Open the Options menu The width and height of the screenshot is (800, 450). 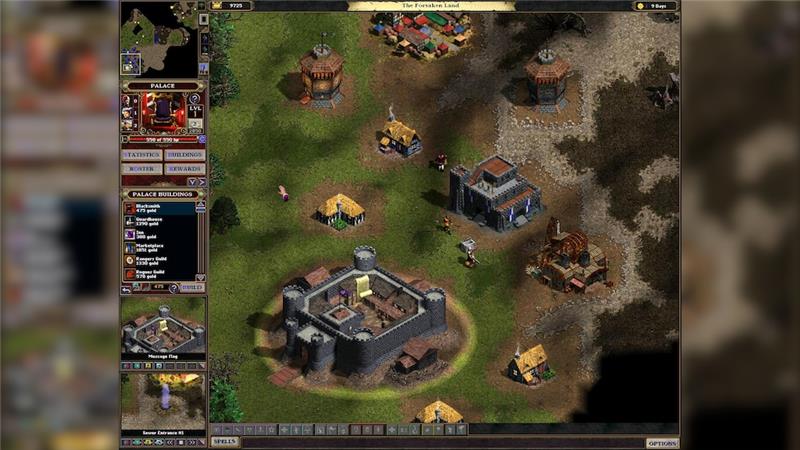(x=662, y=442)
